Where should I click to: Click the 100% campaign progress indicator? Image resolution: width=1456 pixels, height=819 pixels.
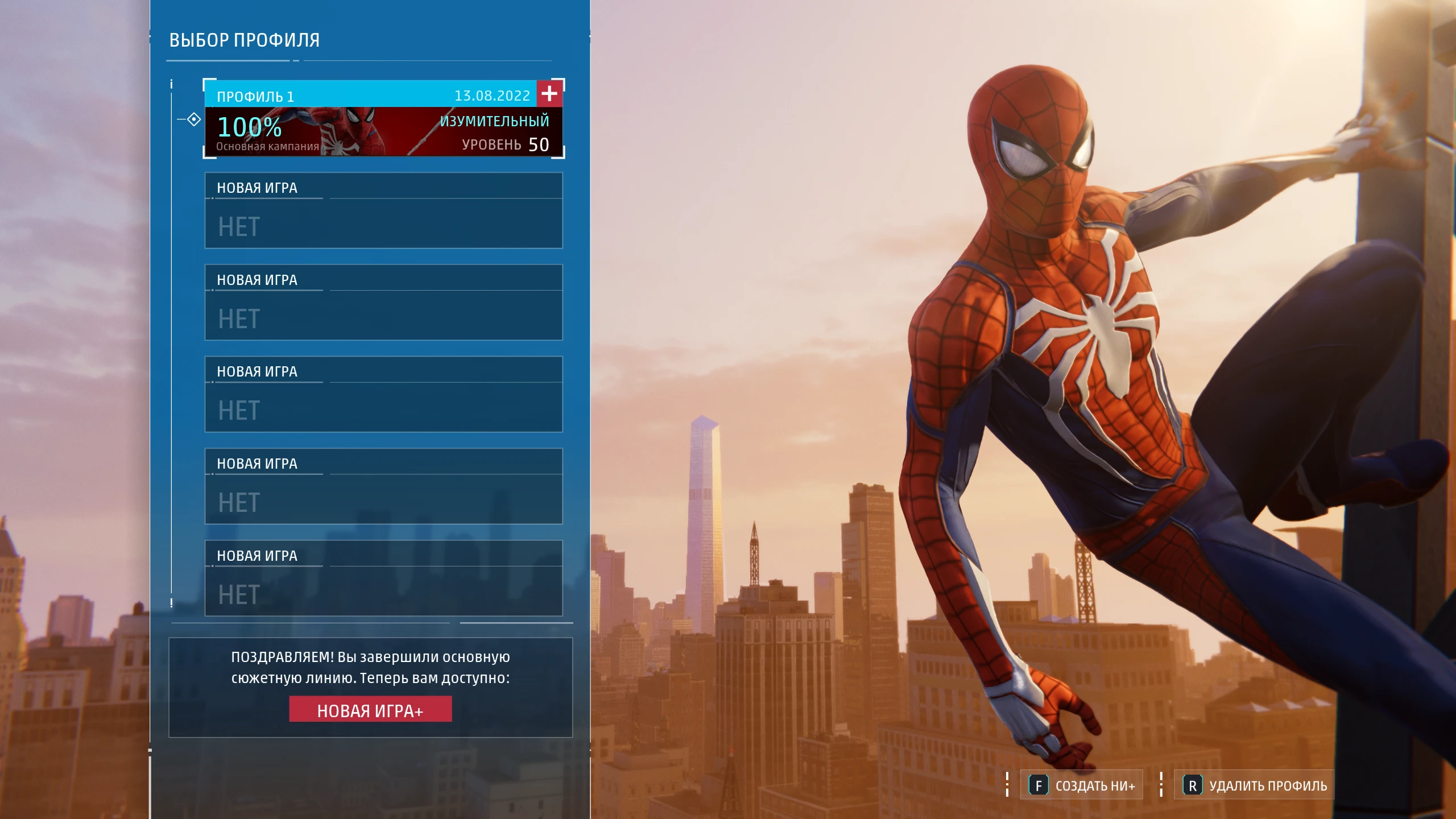click(249, 128)
